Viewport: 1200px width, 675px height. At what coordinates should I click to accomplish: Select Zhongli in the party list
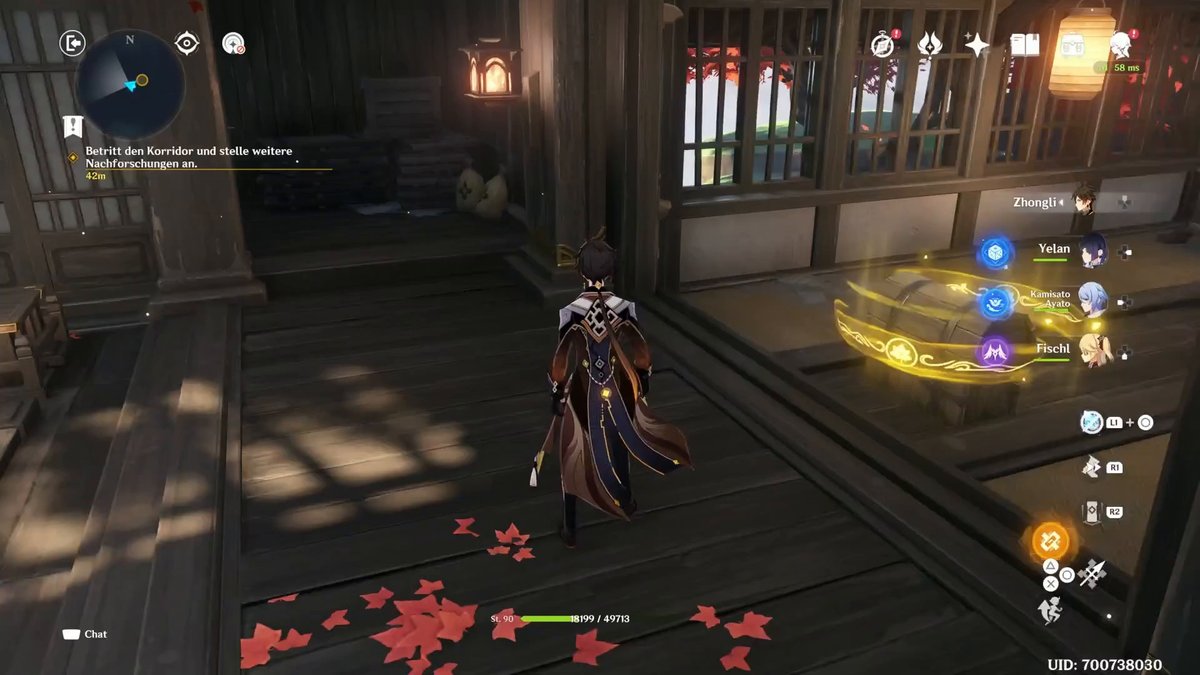click(x=1084, y=201)
